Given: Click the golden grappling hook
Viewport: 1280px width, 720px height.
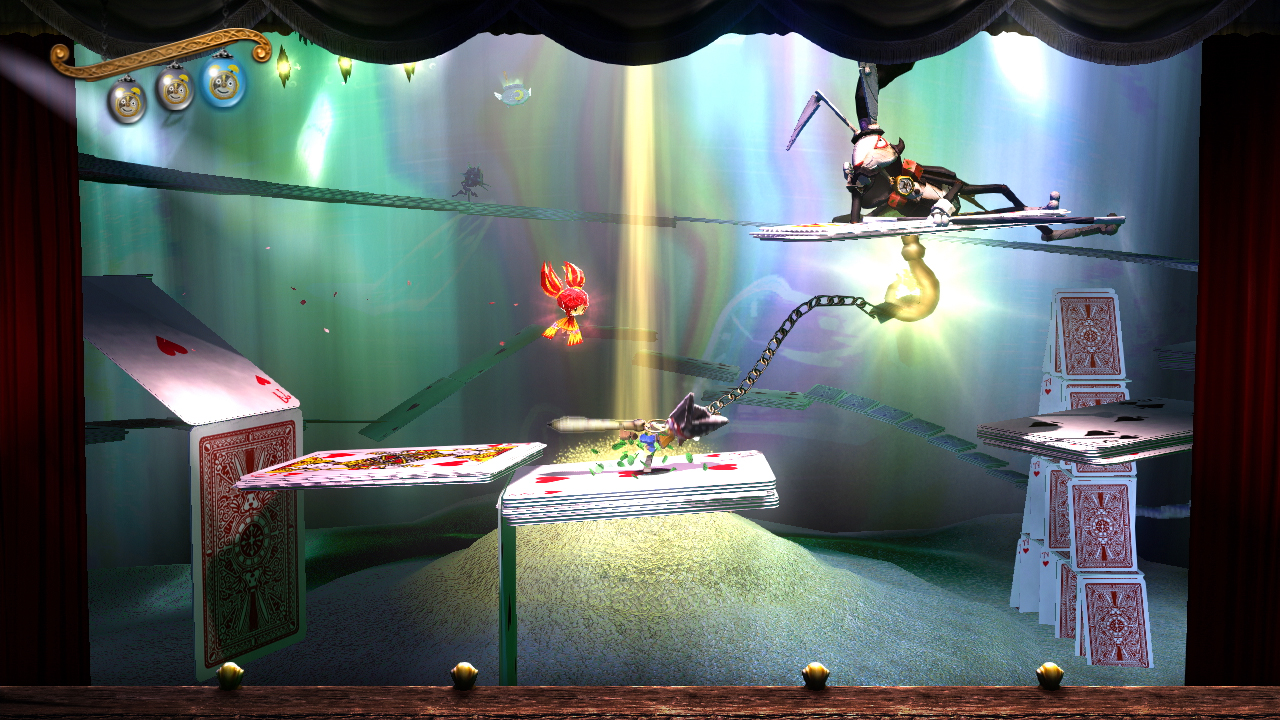Looking at the screenshot, I should pos(915,280).
